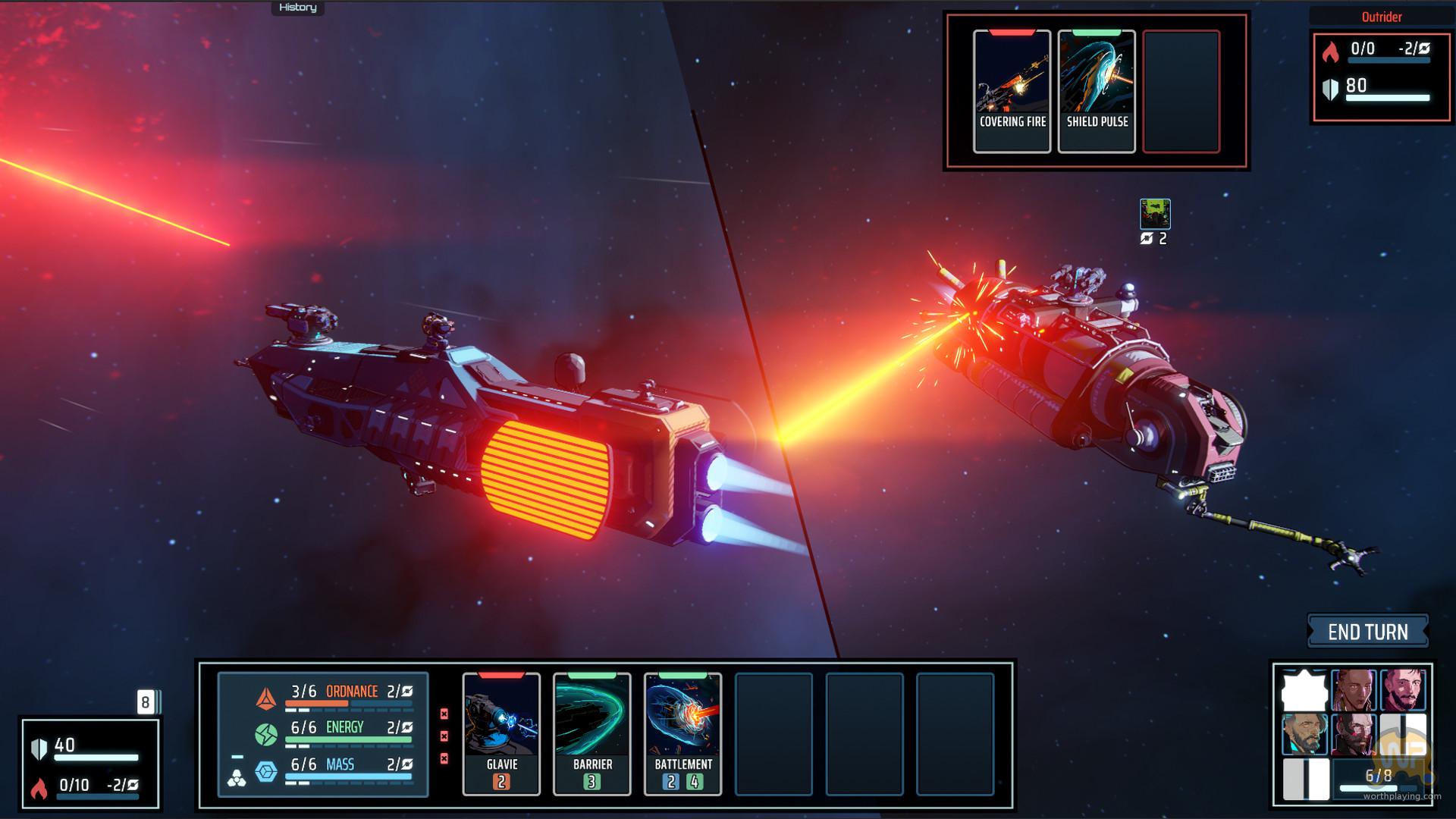Play the Barrier card
This screenshot has height=819, width=1456.
(x=592, y=733)
